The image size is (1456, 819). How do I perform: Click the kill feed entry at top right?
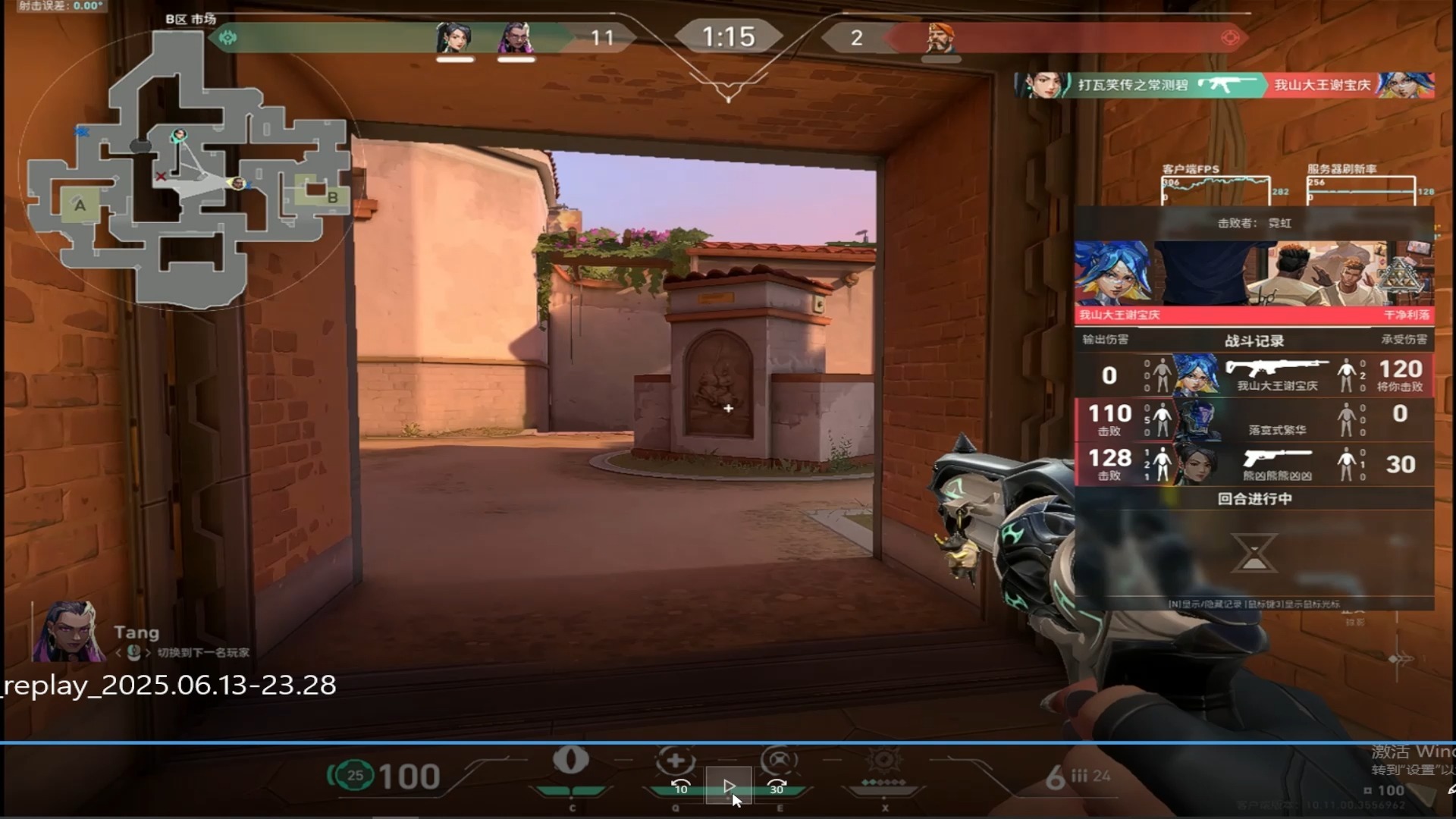(1224, 85)
